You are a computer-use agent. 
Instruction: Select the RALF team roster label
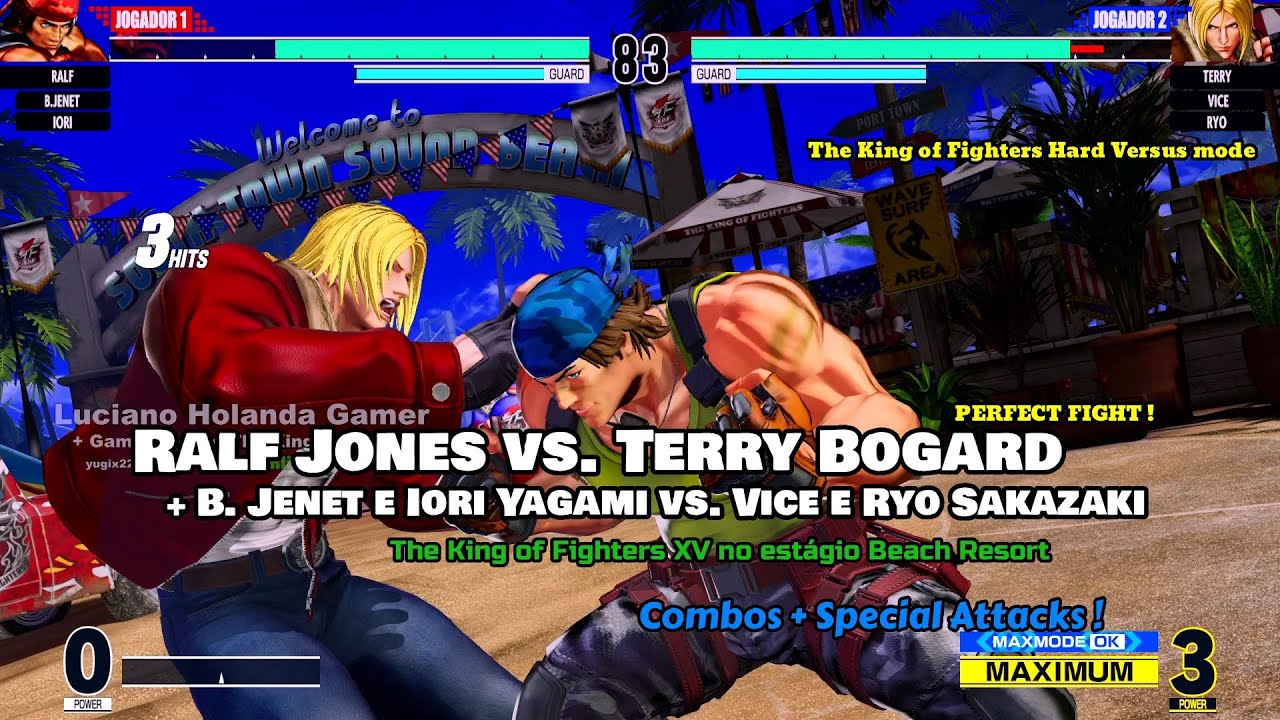(62, 77)
